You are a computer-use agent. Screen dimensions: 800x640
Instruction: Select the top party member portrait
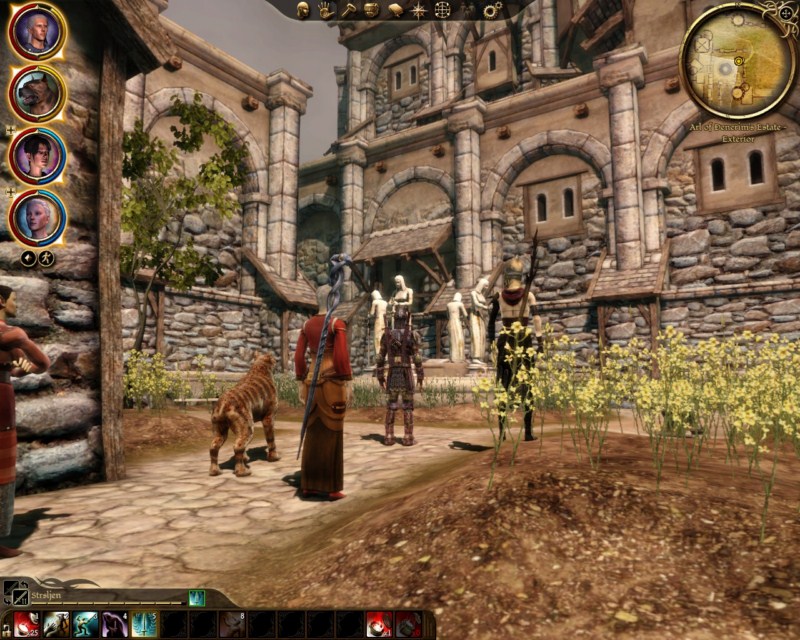click(37, 31)
